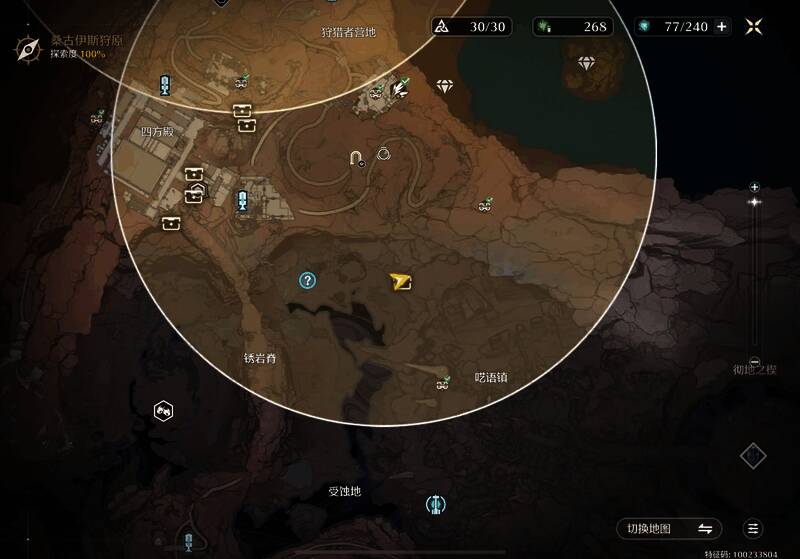The height and width of the screenshot is (559, 800).
Task: Click the compass icon beside the region name
Action: click(29, 46)
